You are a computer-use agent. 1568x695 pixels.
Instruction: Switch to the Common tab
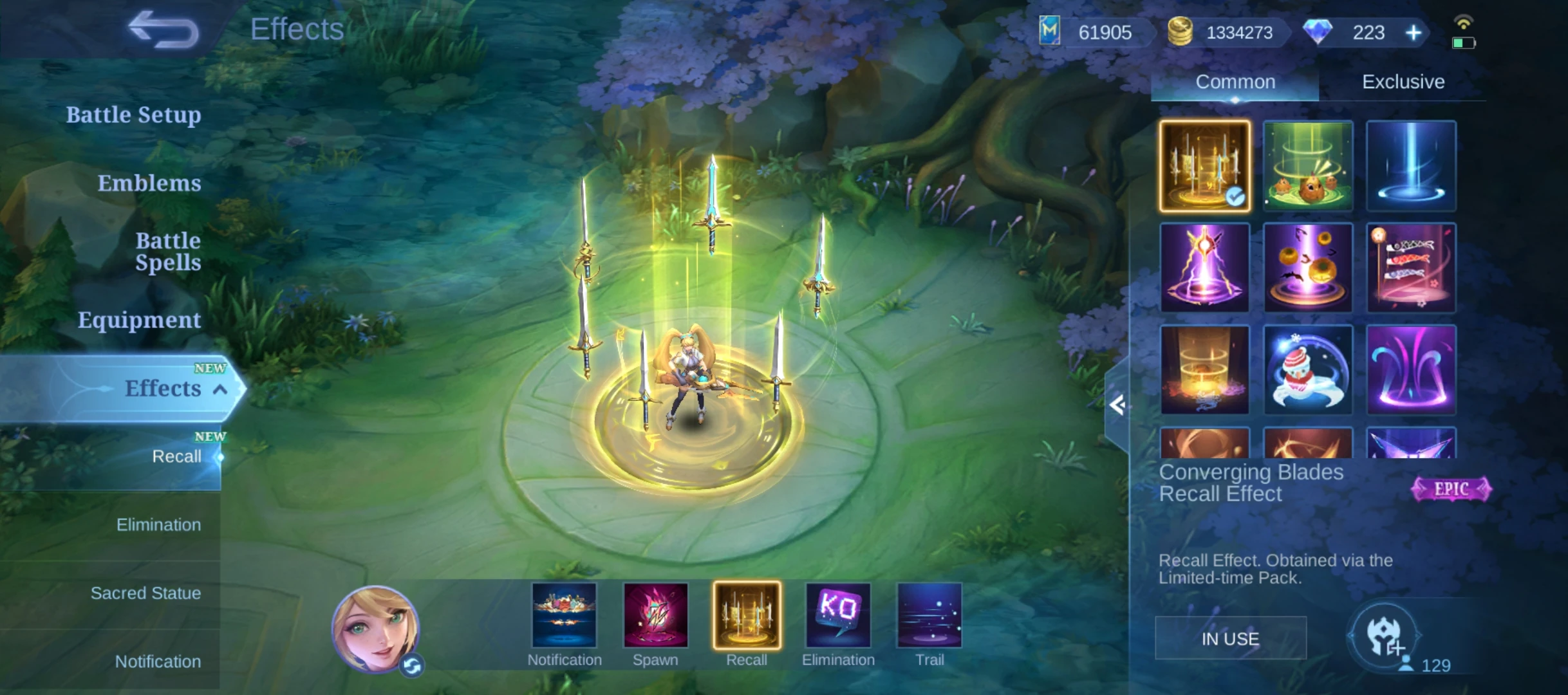click(1235, 82)
